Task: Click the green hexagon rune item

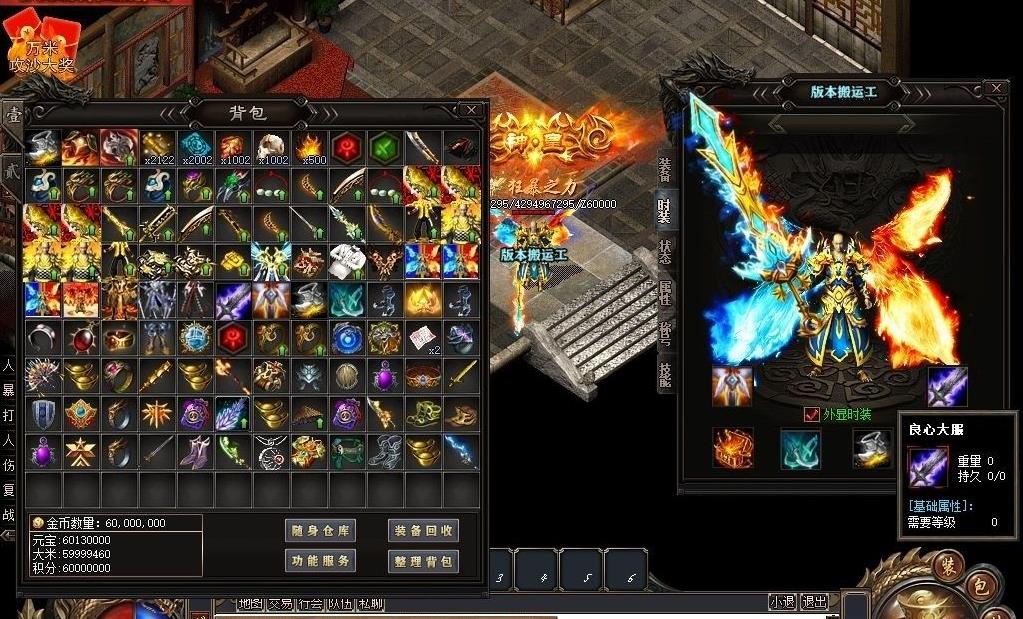Action: pyautogui.click(x=385, y=147)
